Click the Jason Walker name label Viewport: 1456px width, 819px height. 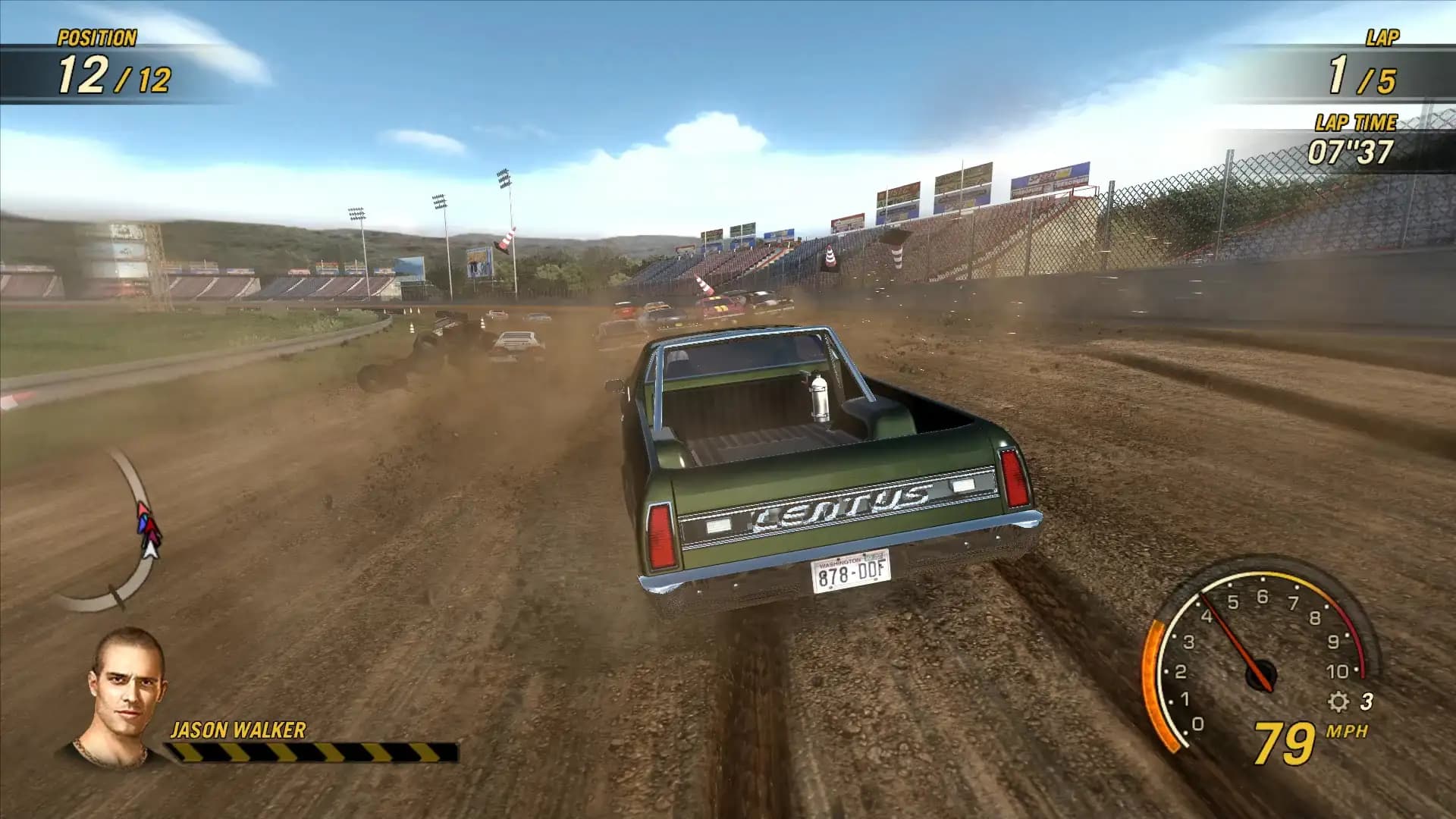(x=239, y=732)
